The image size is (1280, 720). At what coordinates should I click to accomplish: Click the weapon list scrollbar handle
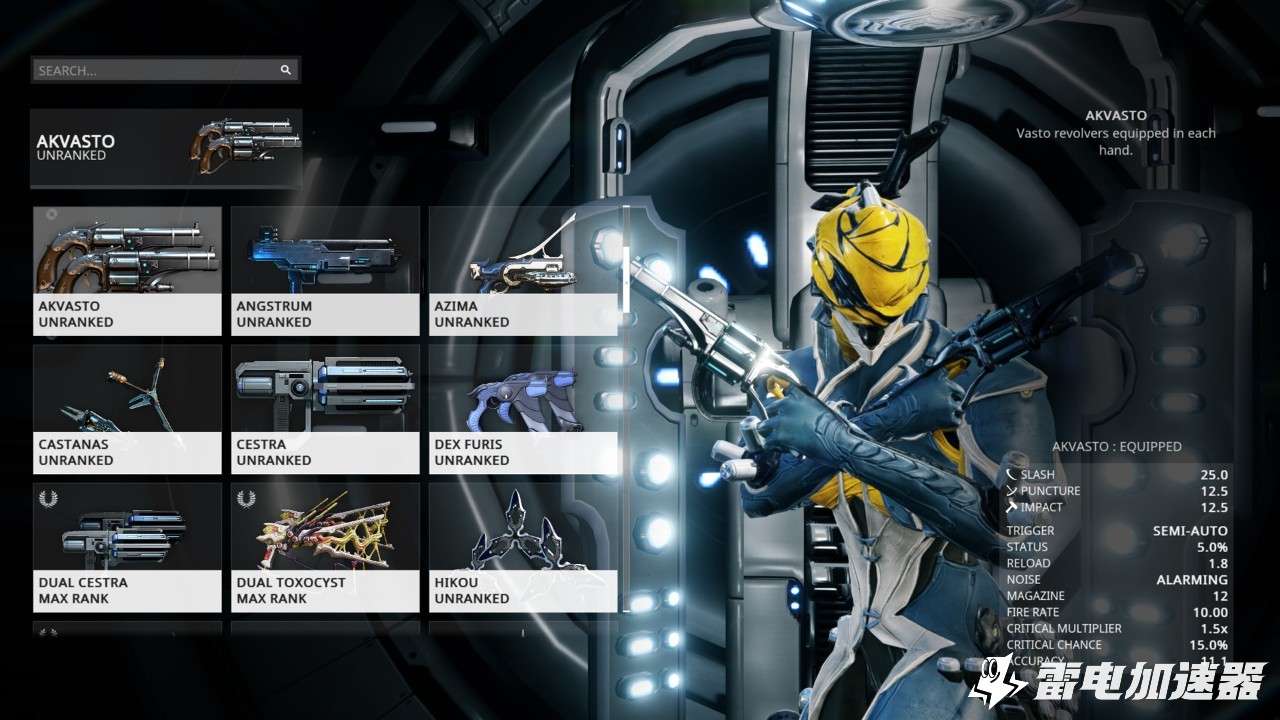[626, 280]
